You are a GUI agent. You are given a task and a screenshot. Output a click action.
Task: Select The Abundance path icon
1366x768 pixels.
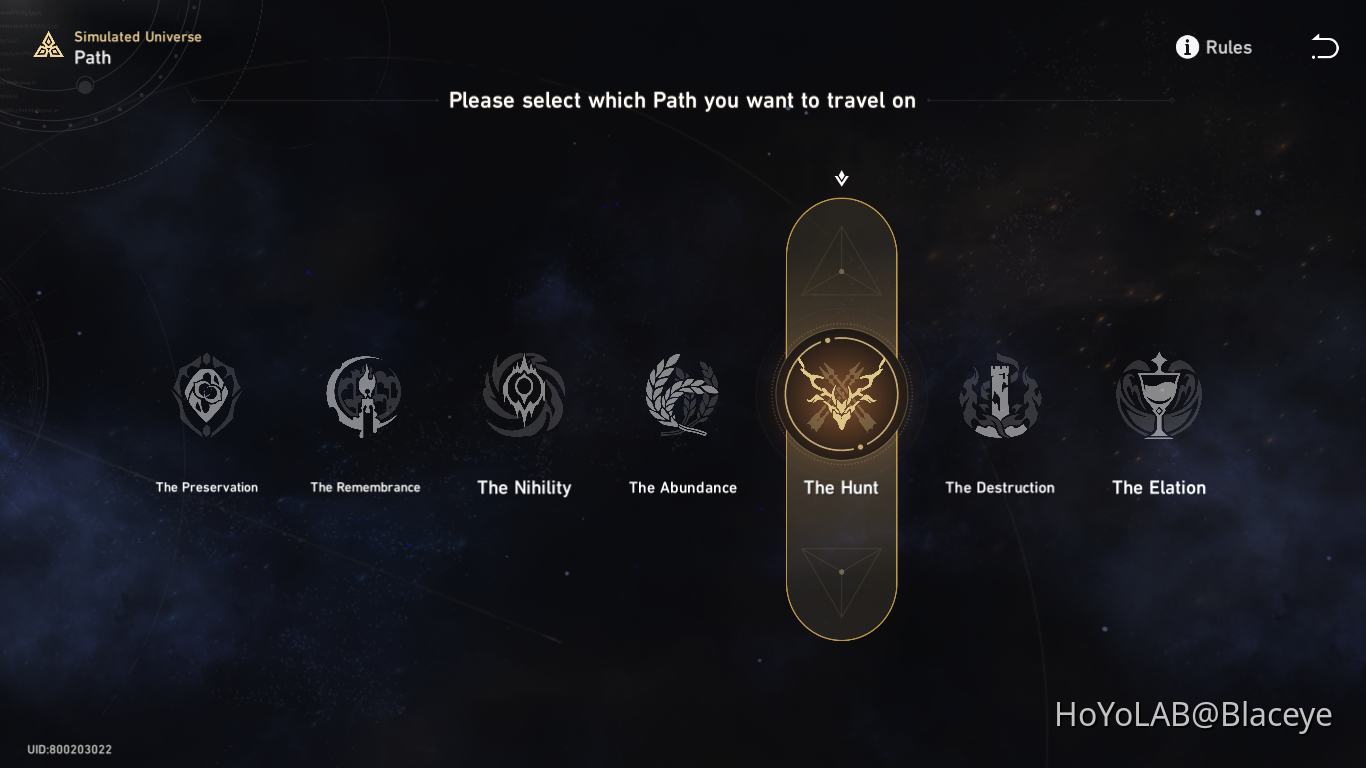coord(681,394)
